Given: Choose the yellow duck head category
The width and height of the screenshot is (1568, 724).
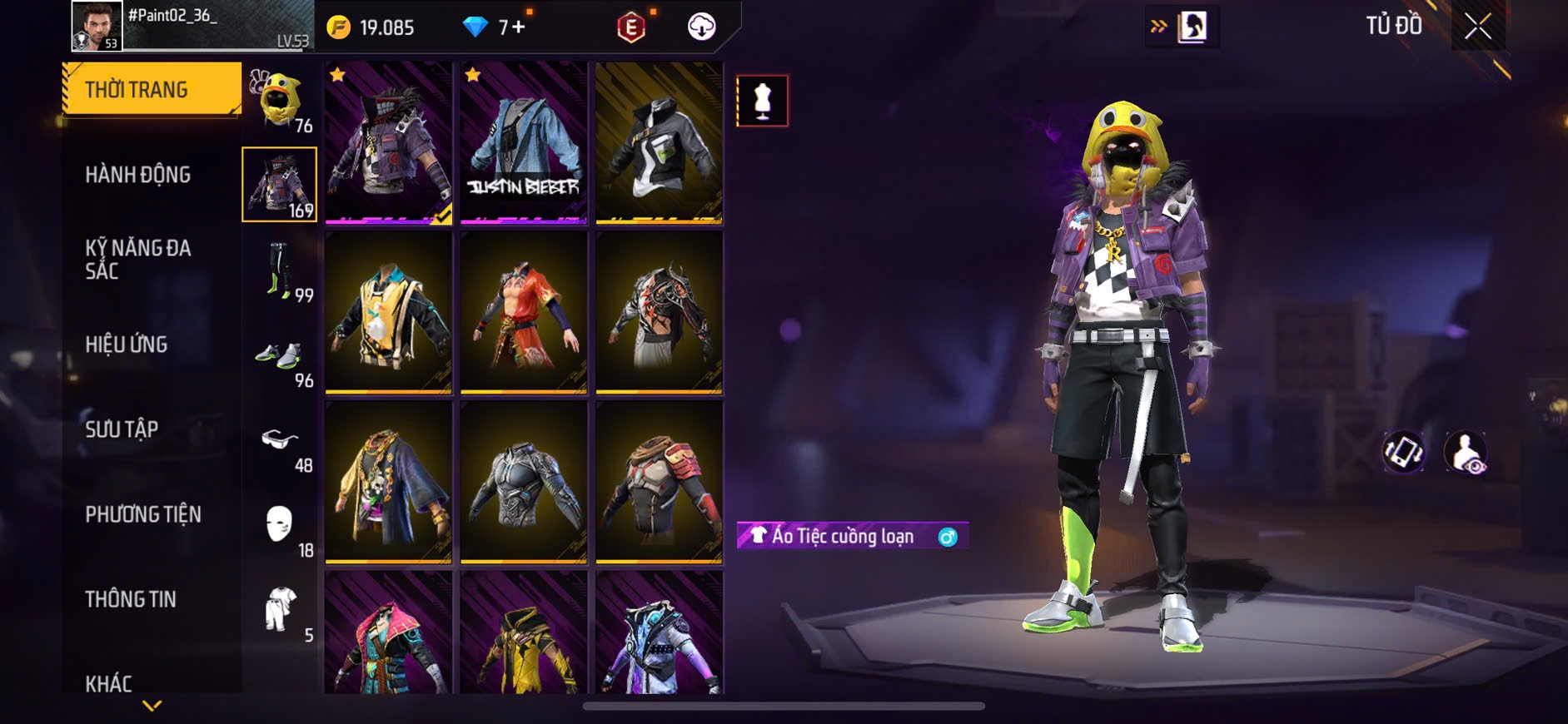Looking at the screenshot, I should tap(281, 100).
